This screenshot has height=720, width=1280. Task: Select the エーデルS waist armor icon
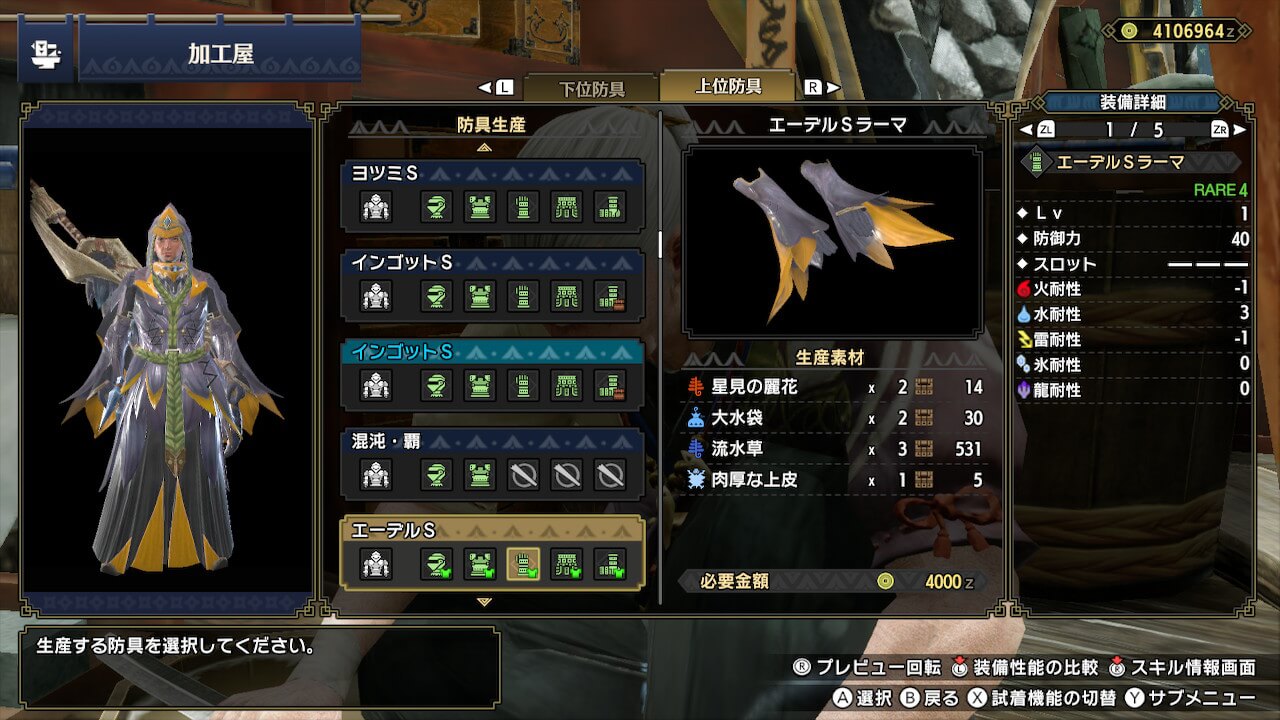pyautogui.click(x=567, y=564)
